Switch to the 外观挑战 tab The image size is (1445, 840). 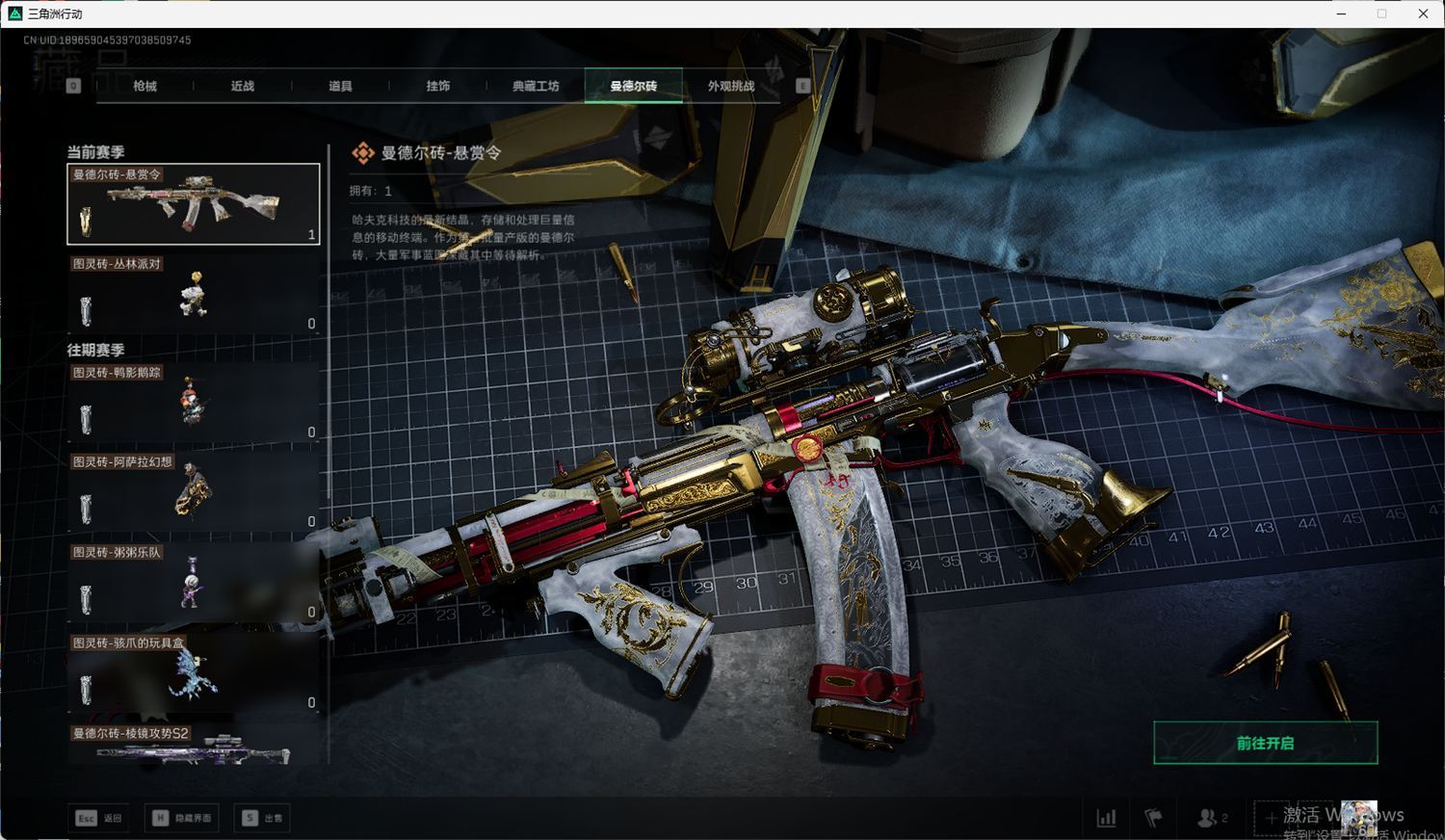tap(731, 86)
